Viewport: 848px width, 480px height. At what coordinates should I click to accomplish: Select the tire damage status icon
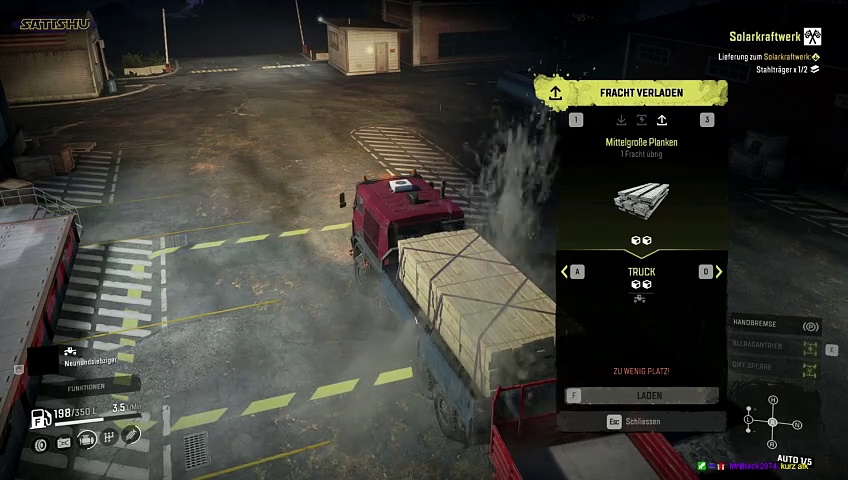click(x=42, y=444)
